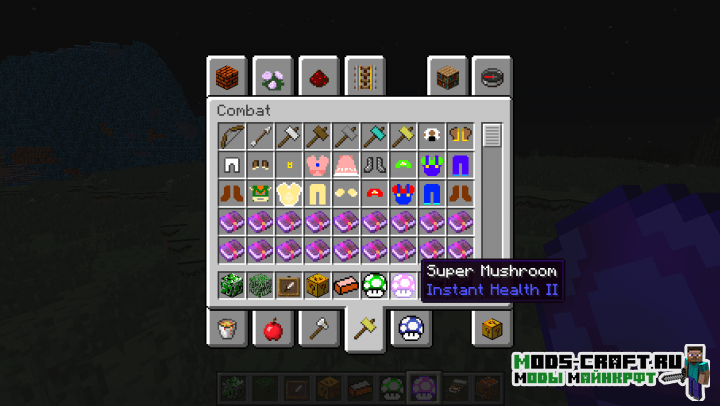Take the green cap with M emblem
720x406 pixels.
click(404, 164)
